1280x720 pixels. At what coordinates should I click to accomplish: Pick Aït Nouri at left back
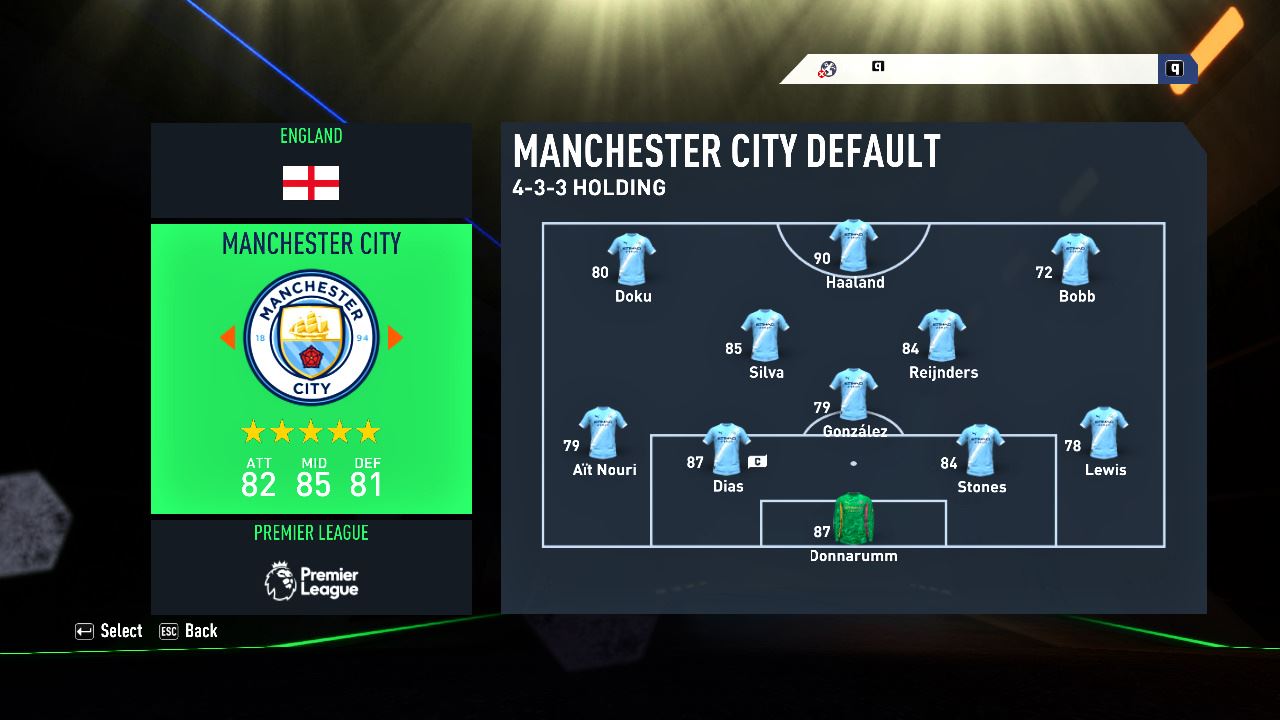click(603, 433)
